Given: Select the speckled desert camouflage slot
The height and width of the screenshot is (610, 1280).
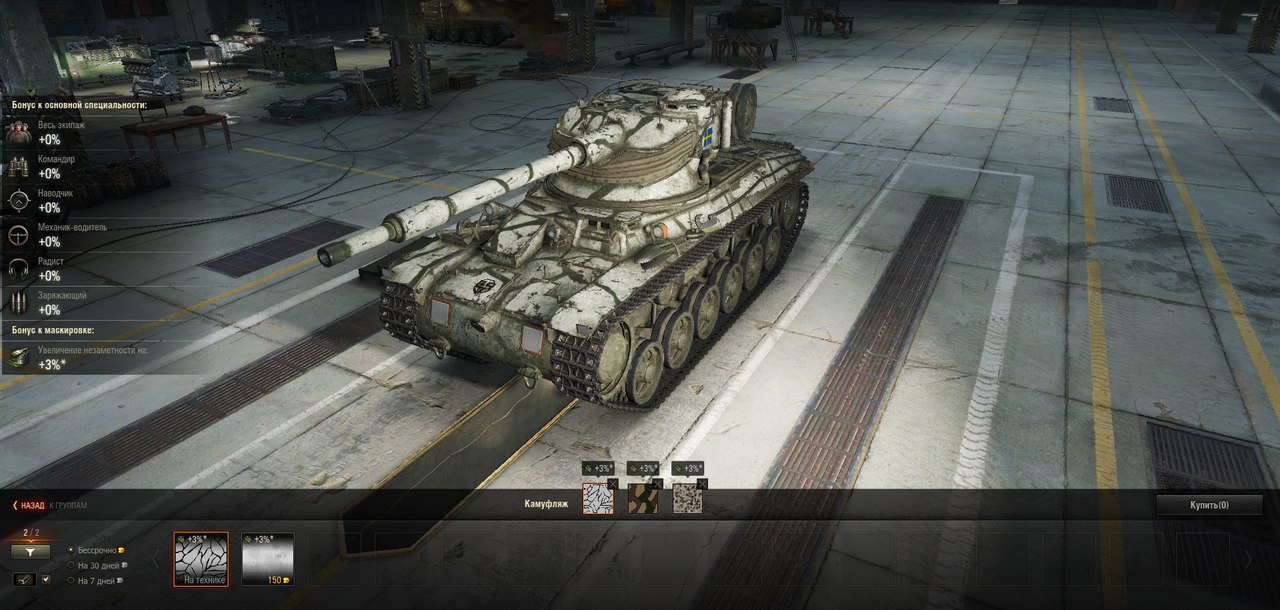Looking at the screenshot, I should [x=687, y=499].
